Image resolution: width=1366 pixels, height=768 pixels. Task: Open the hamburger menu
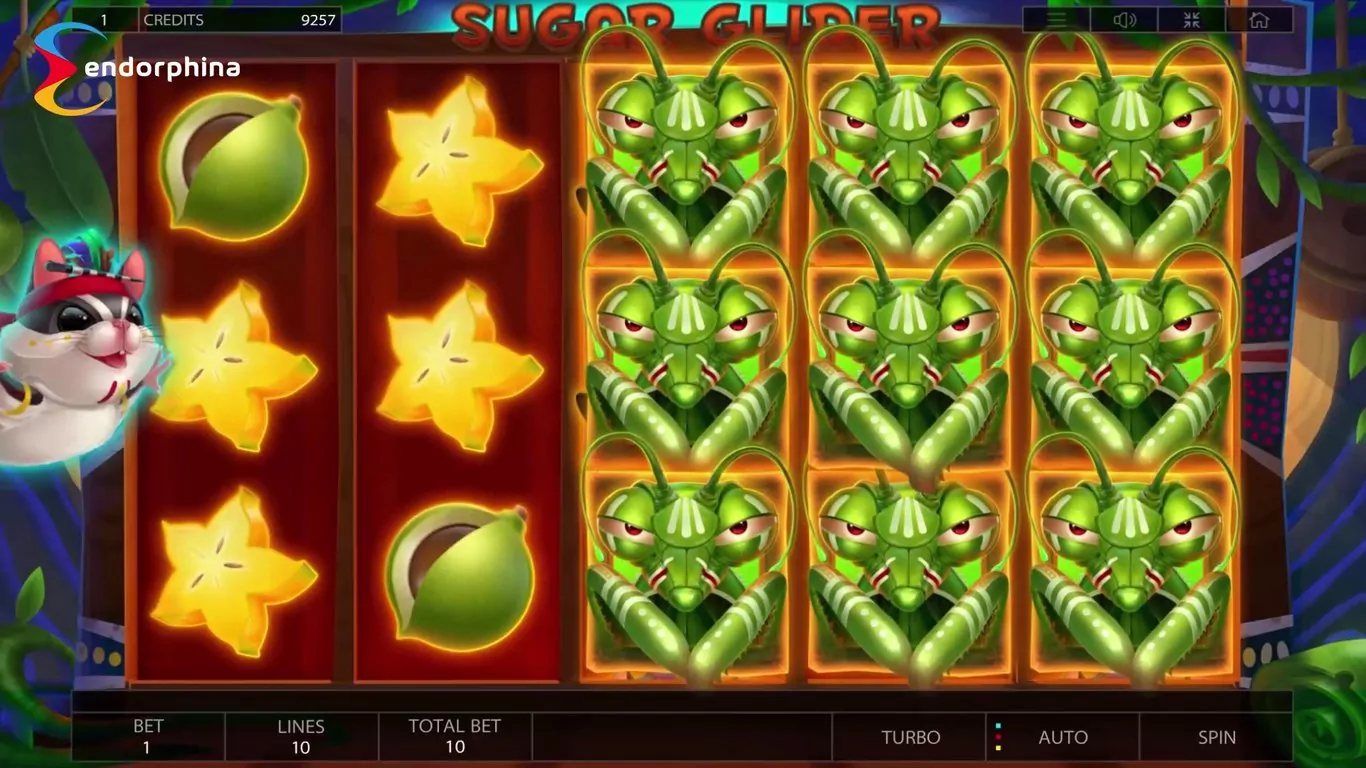(x=1056, y=20)
